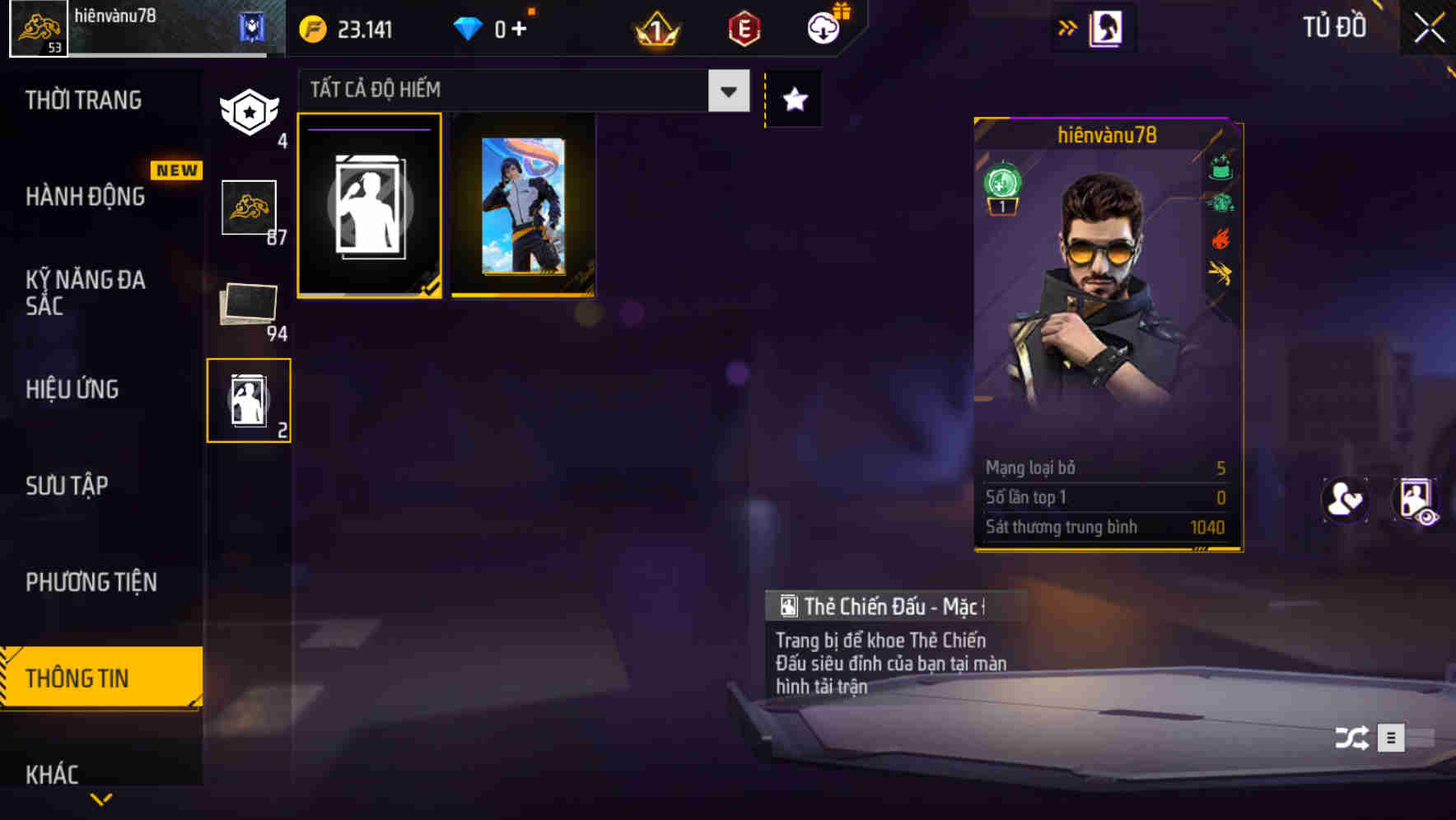This screenshot has width=1456, height=820.
Task: Select the blank default card thumbnail
Action: (x=370, y=206)
